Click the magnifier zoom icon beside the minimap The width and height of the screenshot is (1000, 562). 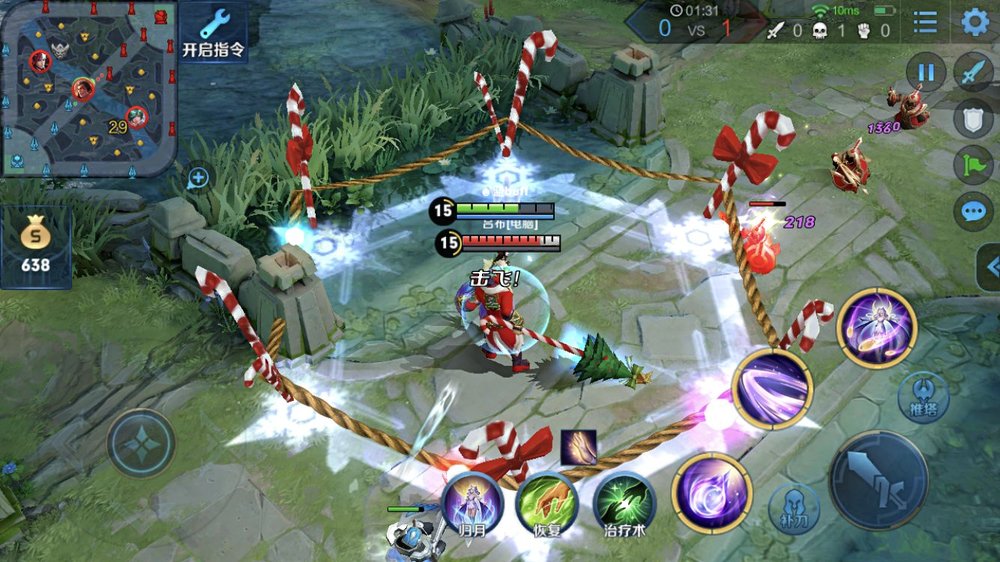[x=198, y=179]
